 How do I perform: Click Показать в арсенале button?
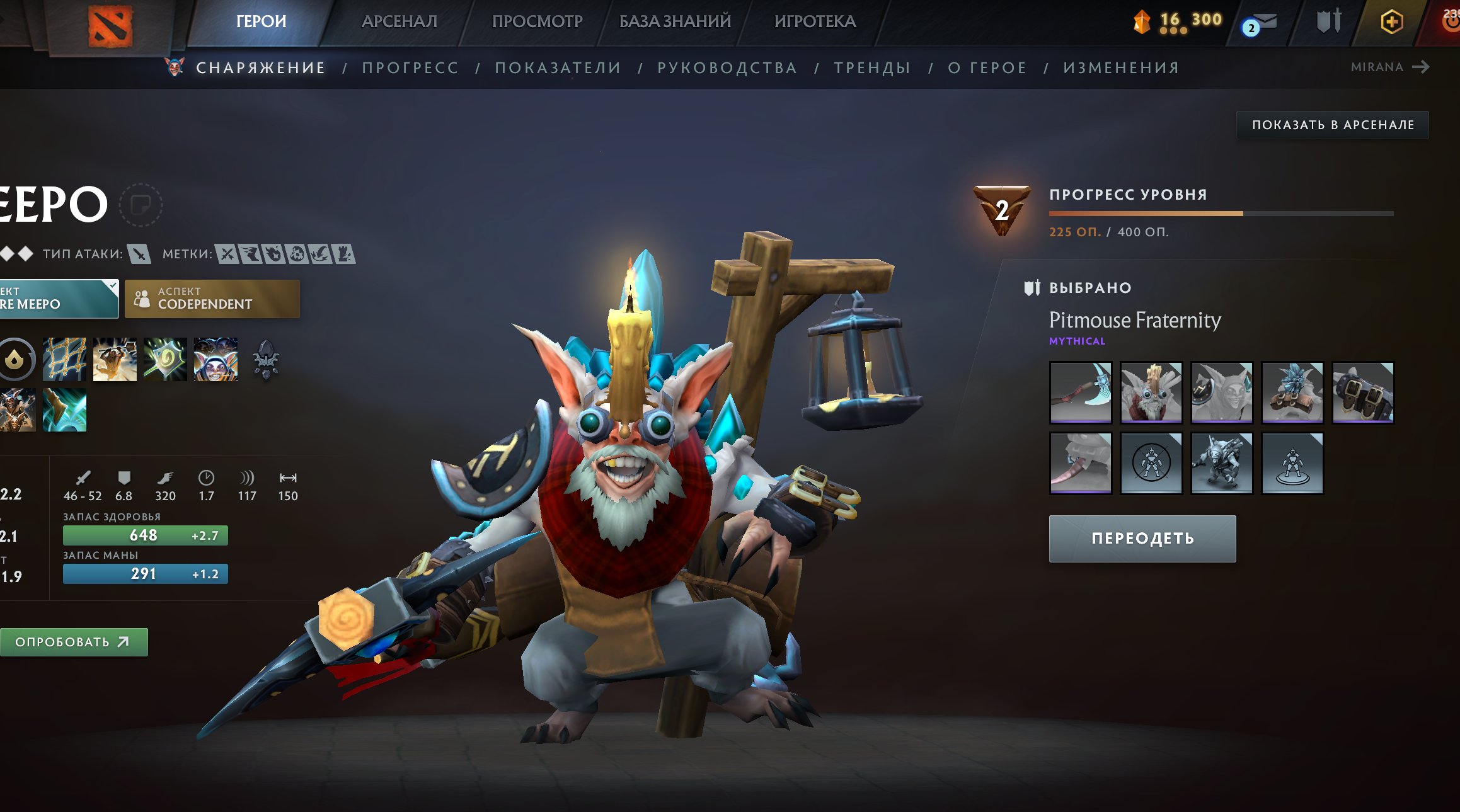pos(1332,125)
